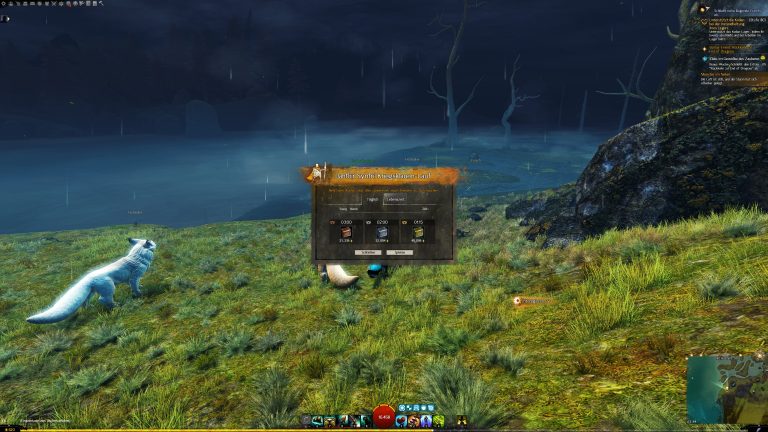This screenshot has width=768, height=432.
Task: Switch to the Täglich tab
Action: click(371, 199)
